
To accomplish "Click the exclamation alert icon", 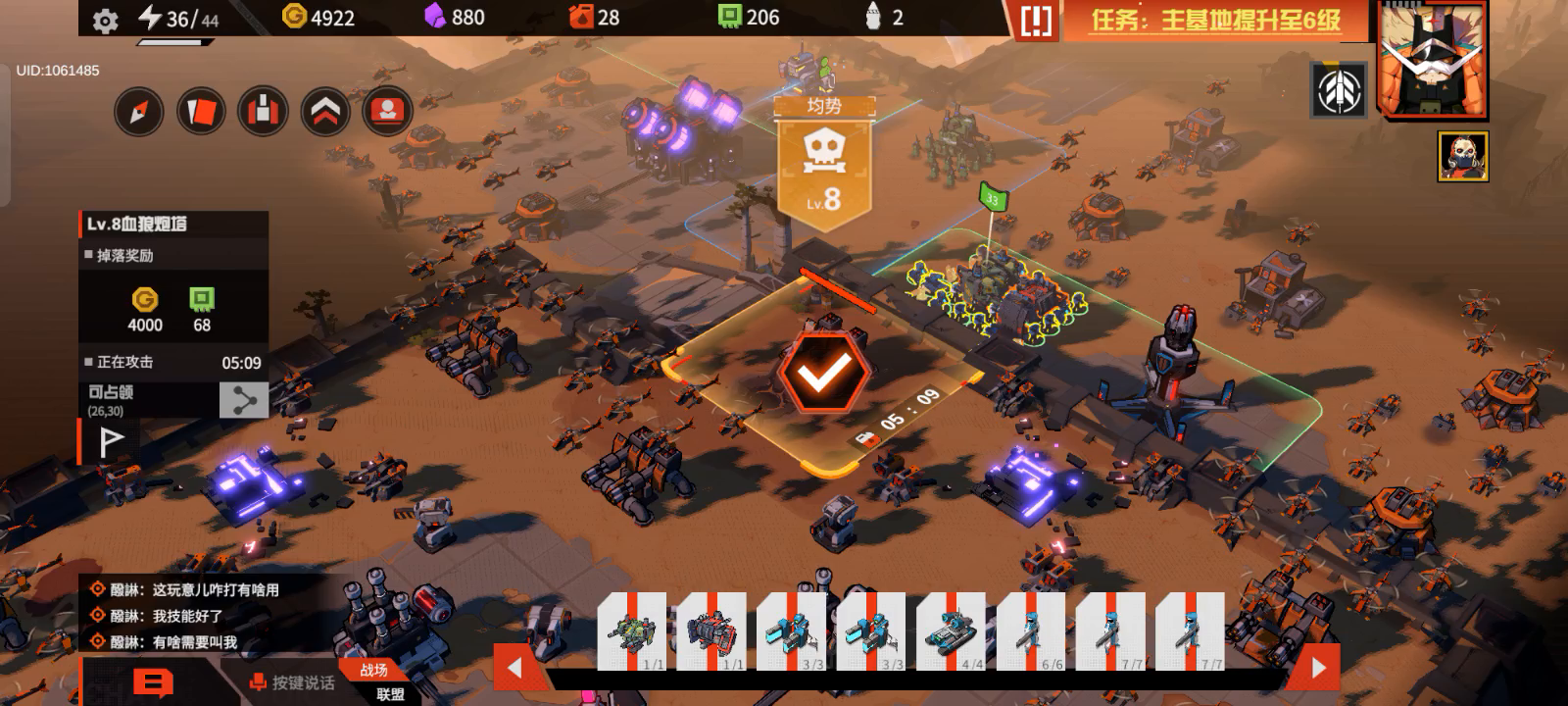I will coord(1035,21).
